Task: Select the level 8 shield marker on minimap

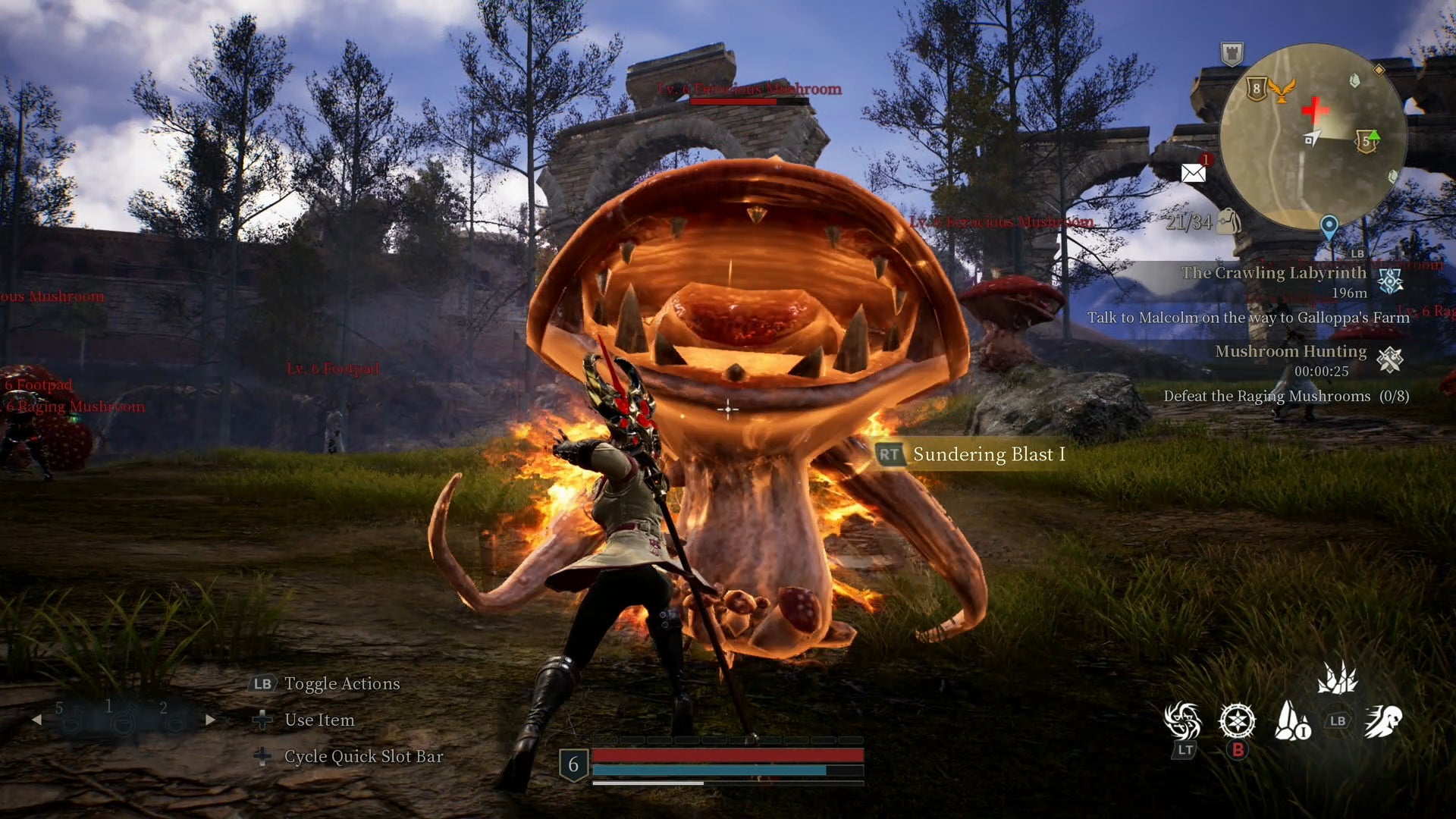Action: click(1257, 87)
